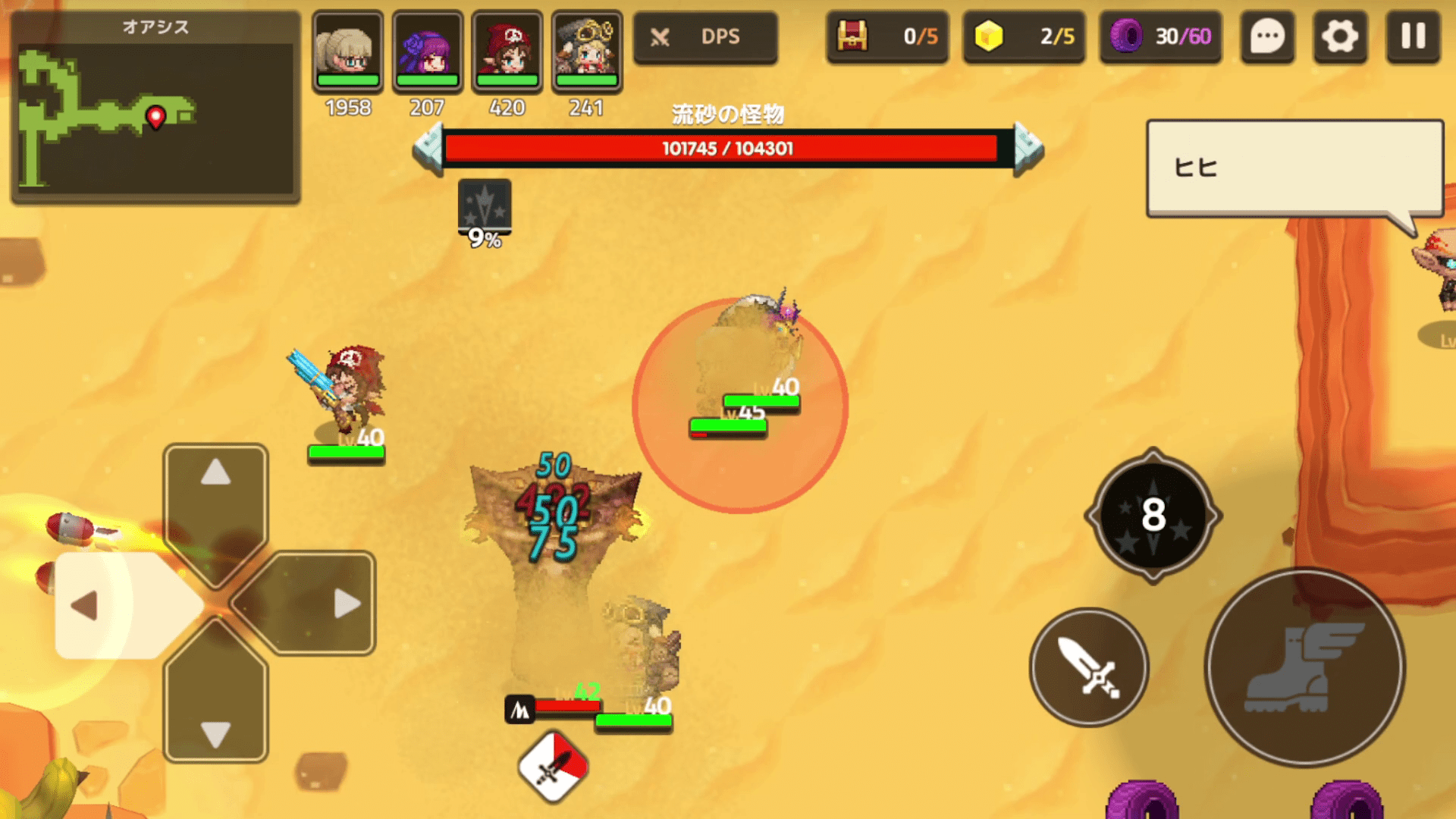
Task: Use the sword attack button
Action: [x=1089, y=667]
